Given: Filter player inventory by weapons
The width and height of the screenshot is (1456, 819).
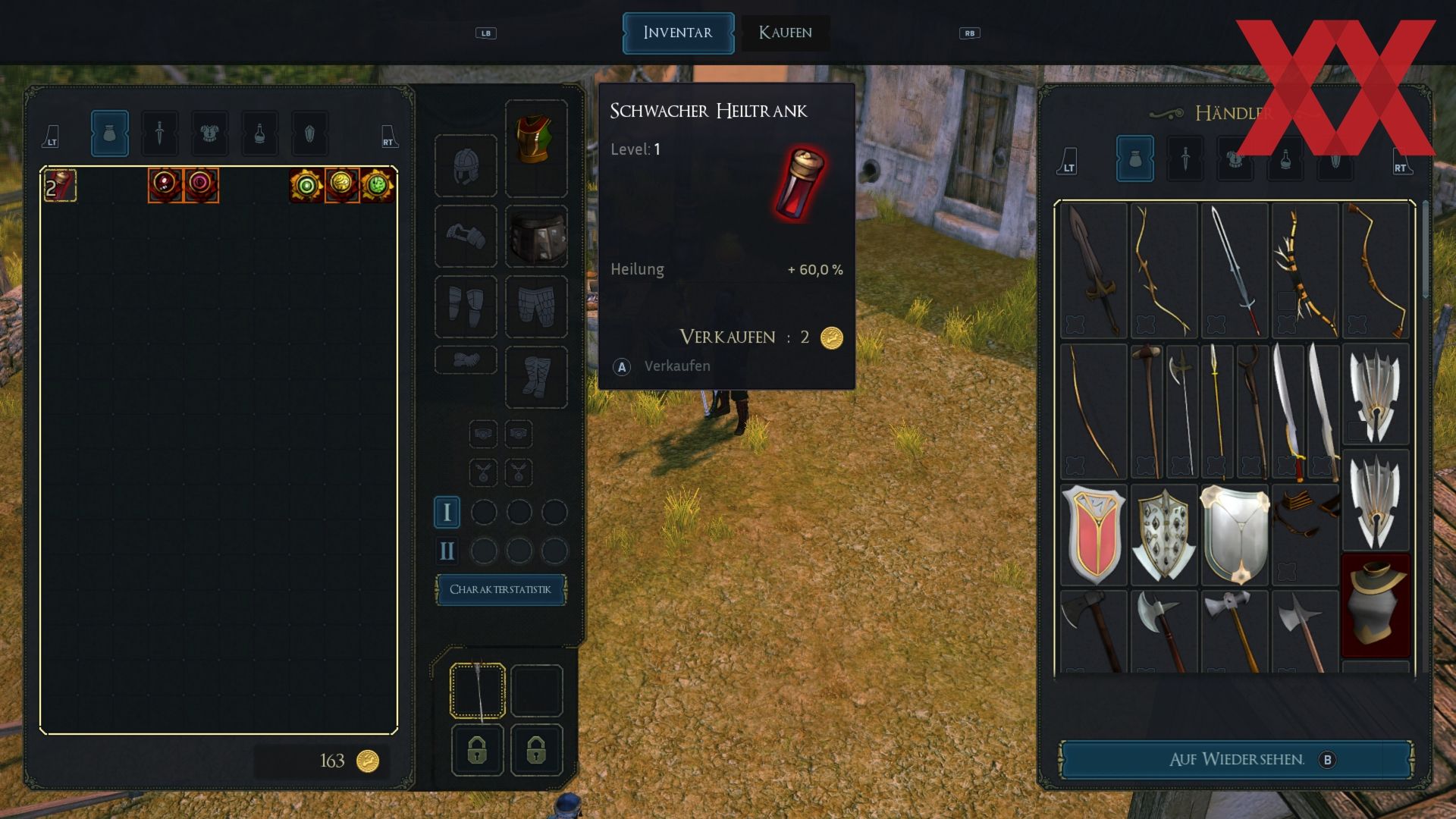Looking at the screenshot, I should [x=159, y=133].
